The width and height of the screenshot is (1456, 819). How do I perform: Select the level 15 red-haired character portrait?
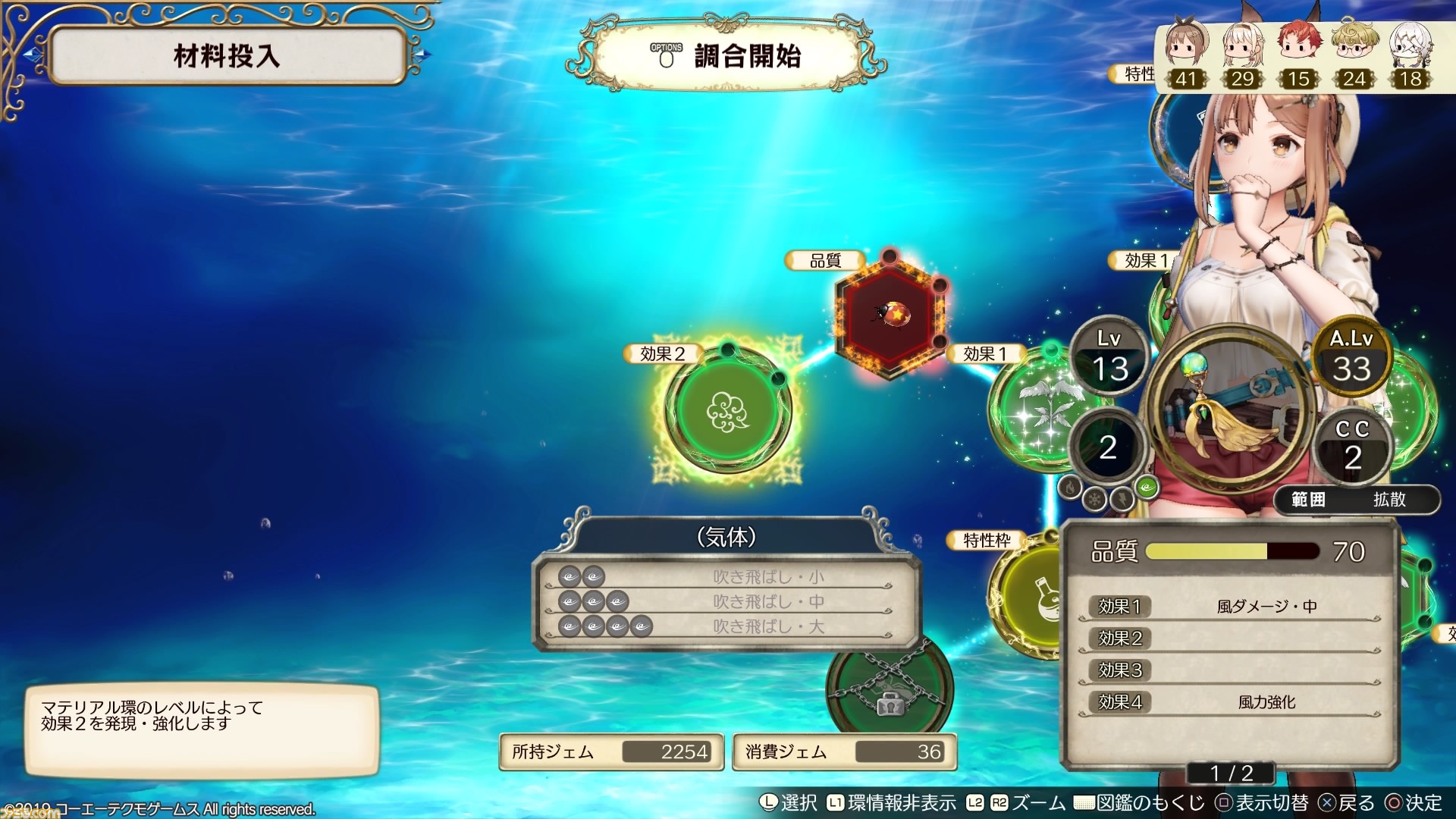(x=1298, y=53)
